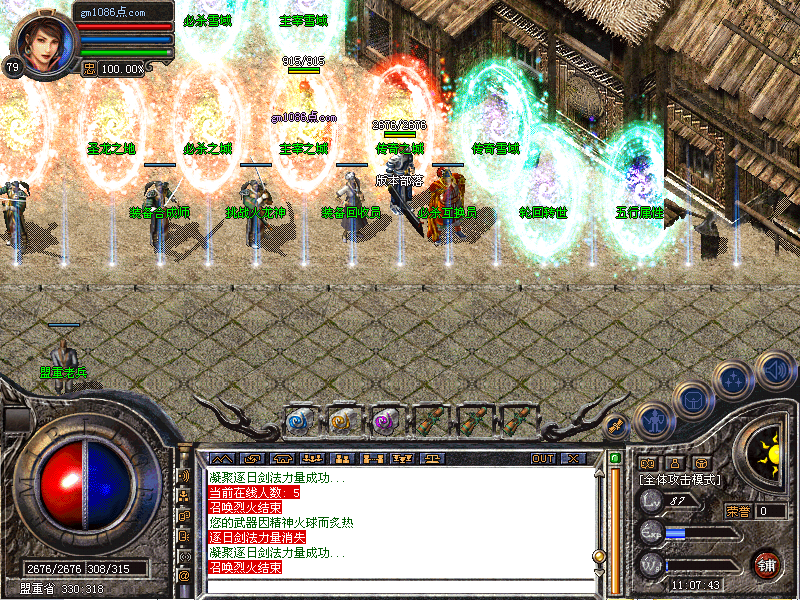Click the sun day-night indicator
This screenshot has width=800, height=600.
click(x=768, y=453)
